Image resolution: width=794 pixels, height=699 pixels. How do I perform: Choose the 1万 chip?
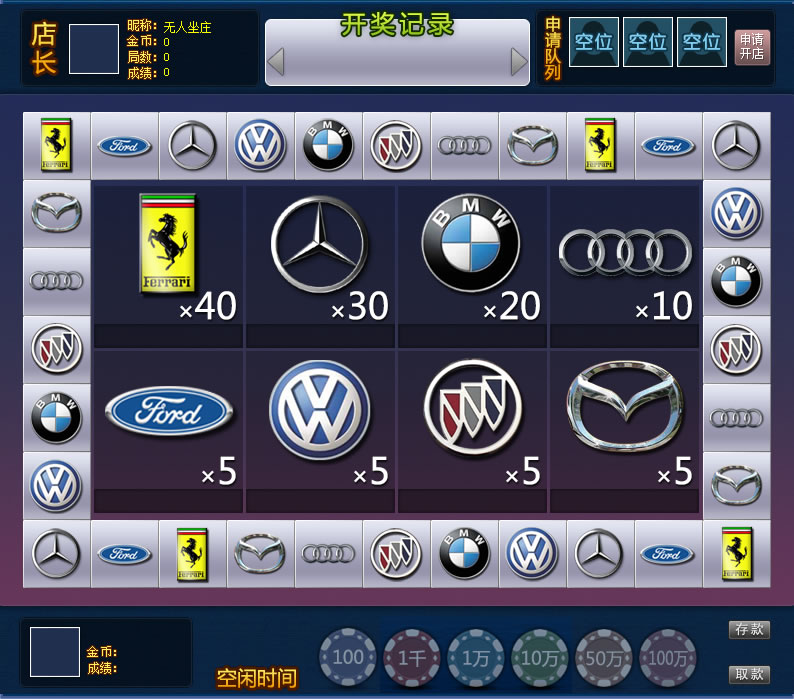(476, 657)
